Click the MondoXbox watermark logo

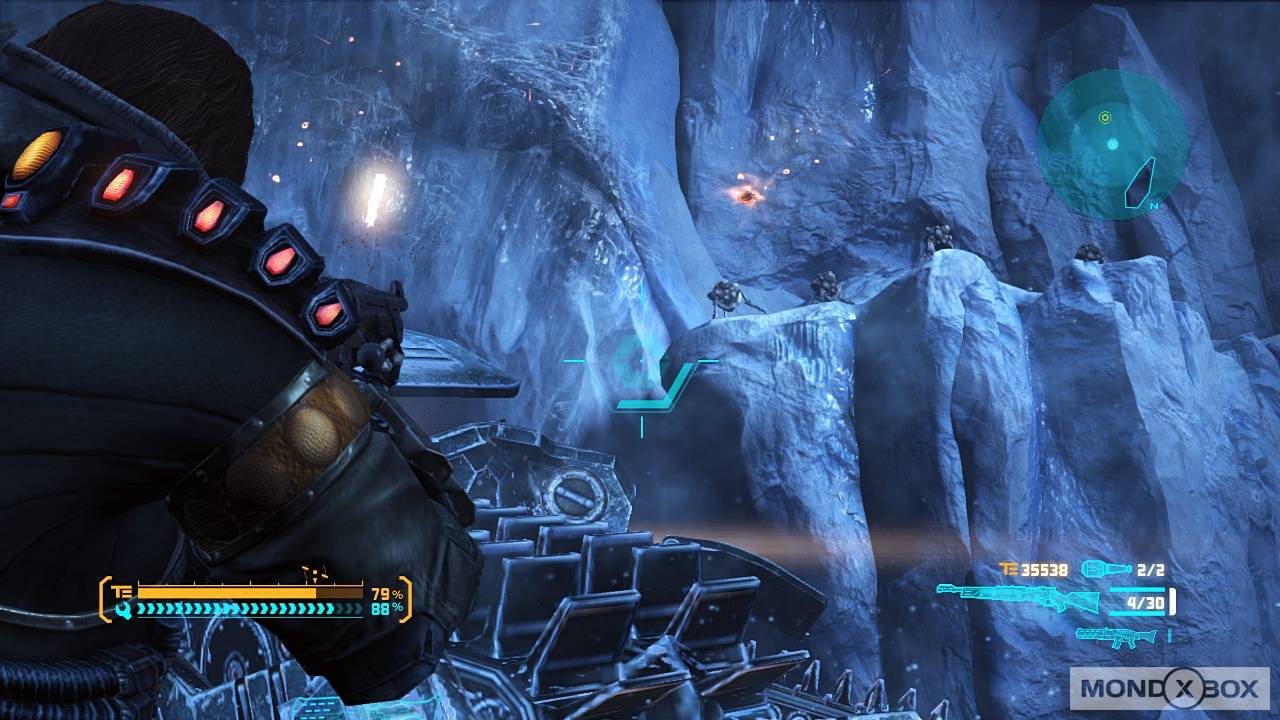pos(1169,688)
